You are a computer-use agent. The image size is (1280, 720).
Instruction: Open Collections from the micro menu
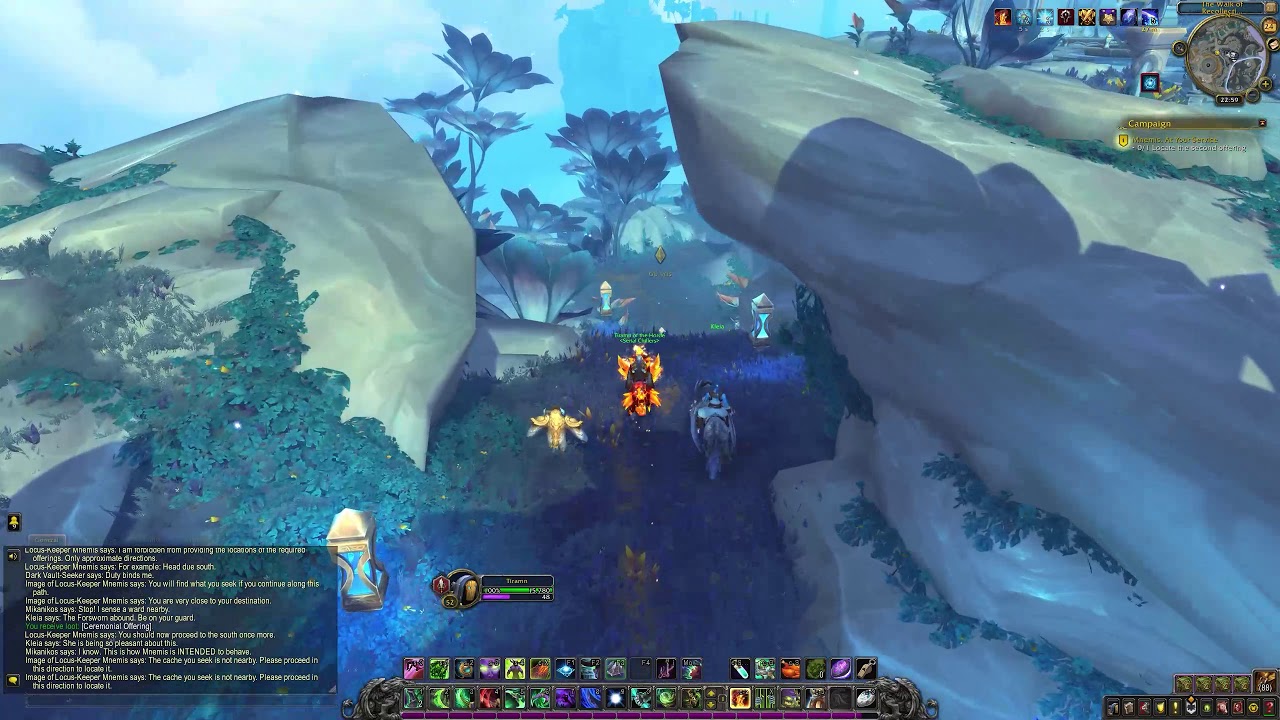point(1222,707)
